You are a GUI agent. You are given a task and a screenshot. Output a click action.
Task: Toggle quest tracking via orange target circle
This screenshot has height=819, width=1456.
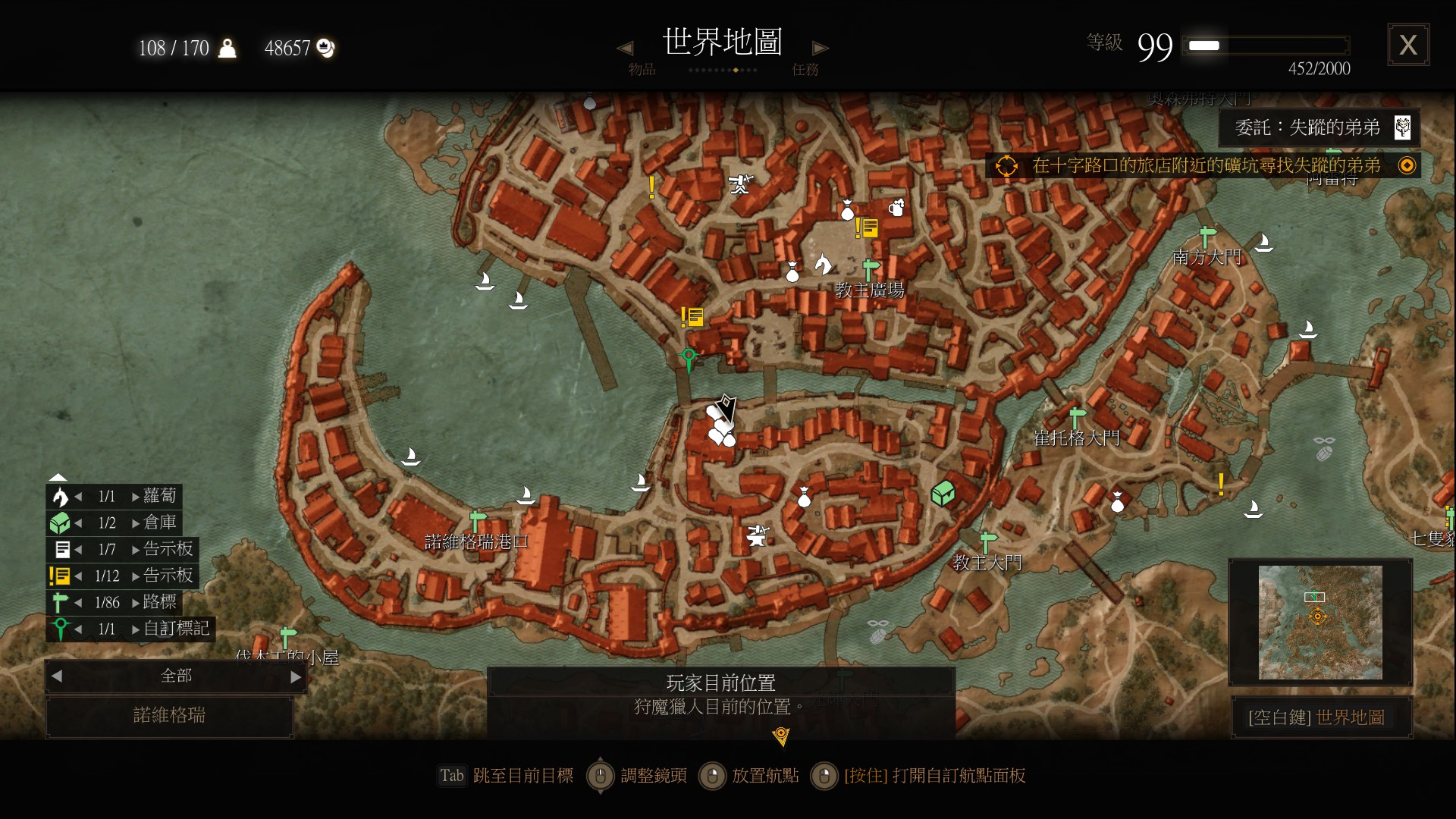(1007, 164)
